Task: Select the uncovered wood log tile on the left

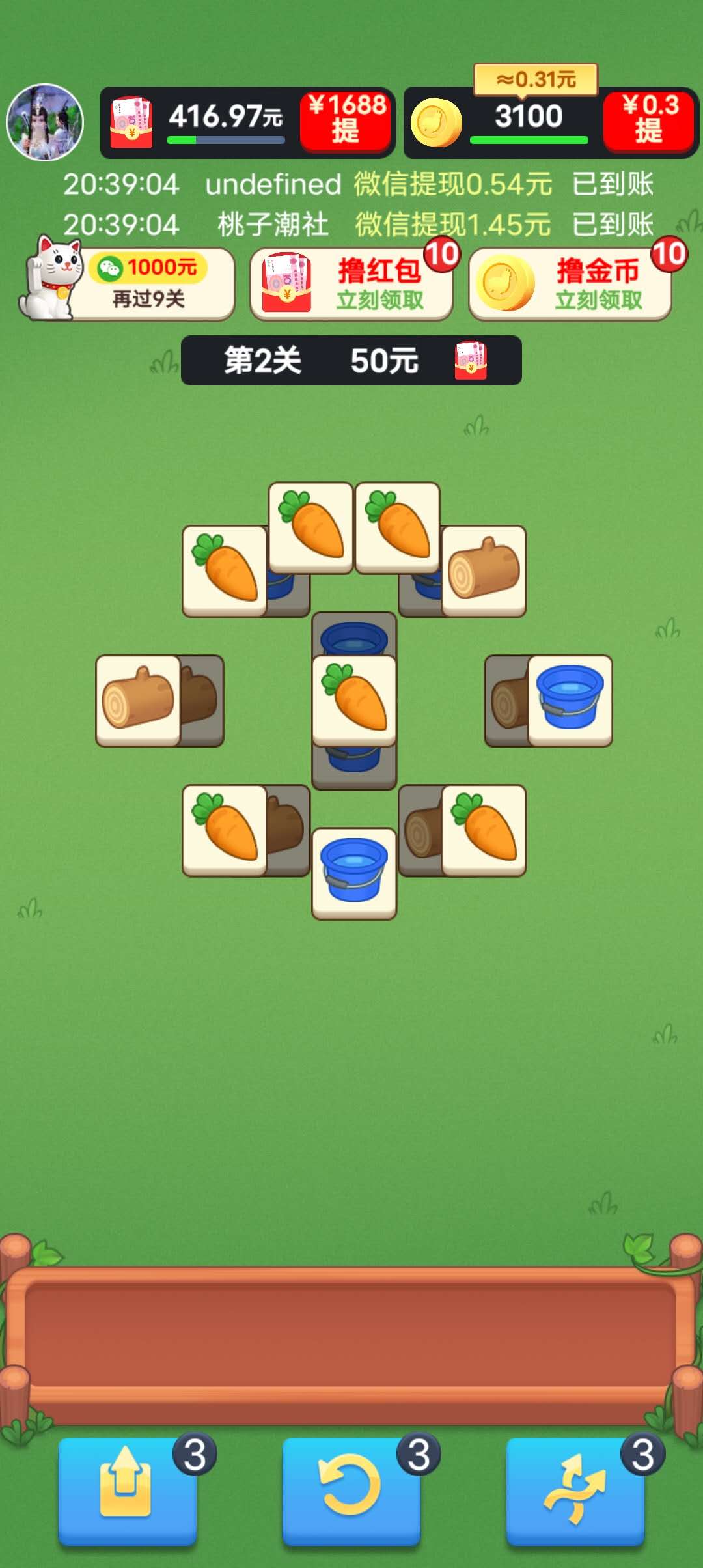Action: tap(138, 700)
